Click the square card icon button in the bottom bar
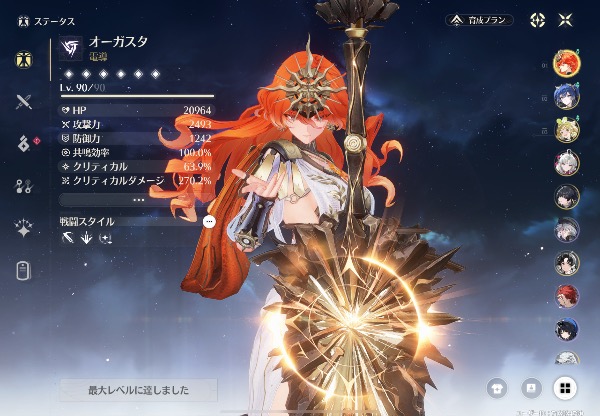Screen dimensions: 600x416 (531, 388)
